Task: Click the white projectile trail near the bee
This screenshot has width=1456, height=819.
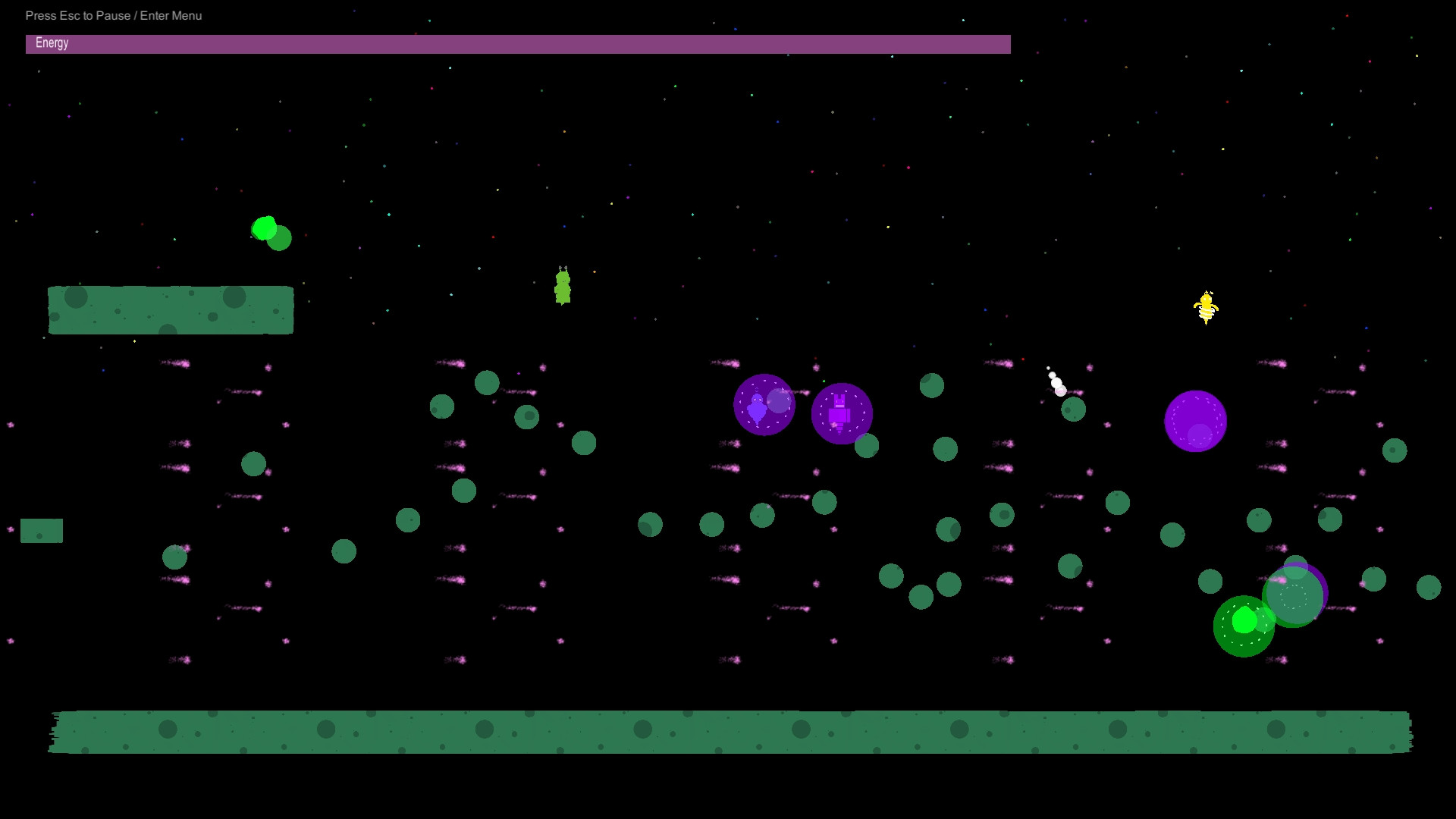Action: coord(1056,383)
